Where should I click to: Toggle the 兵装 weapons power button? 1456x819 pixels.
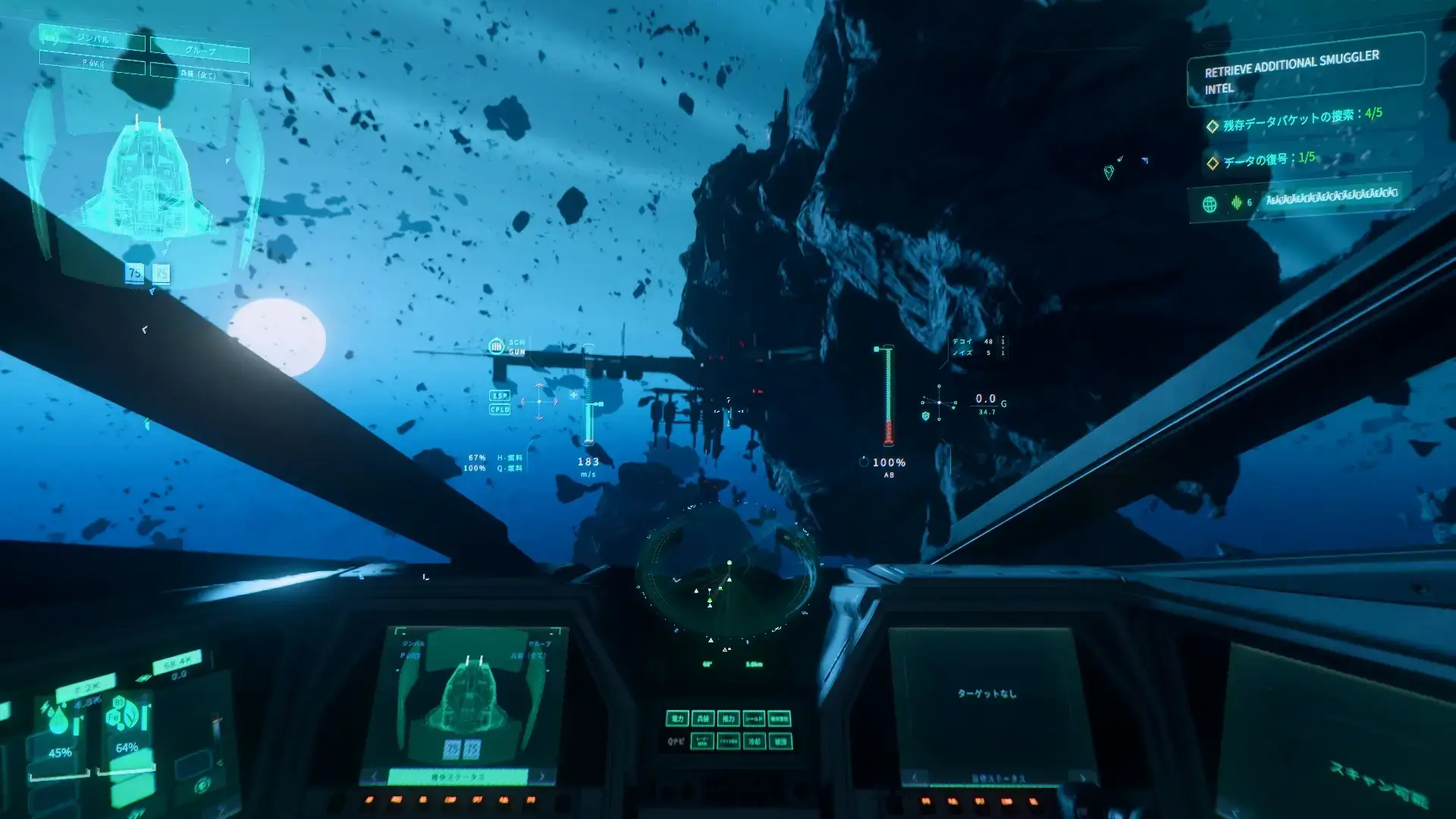point(703,718)
